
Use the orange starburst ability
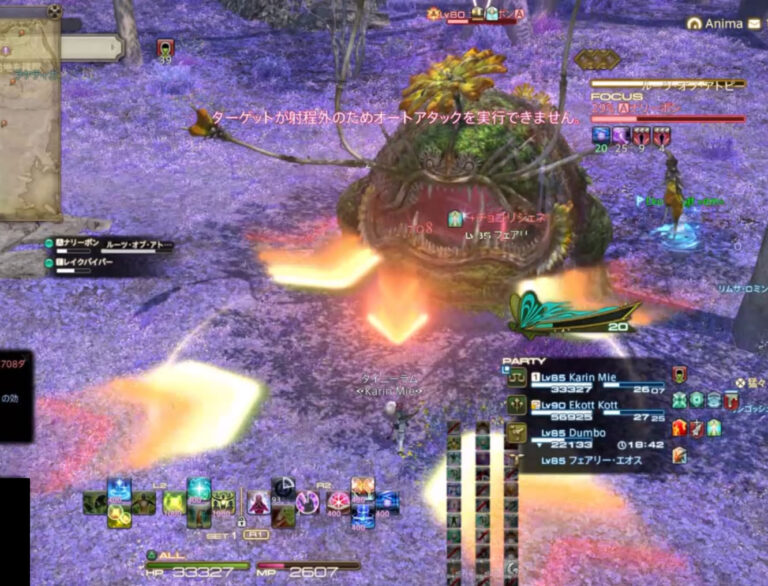[x=362, y=487]
